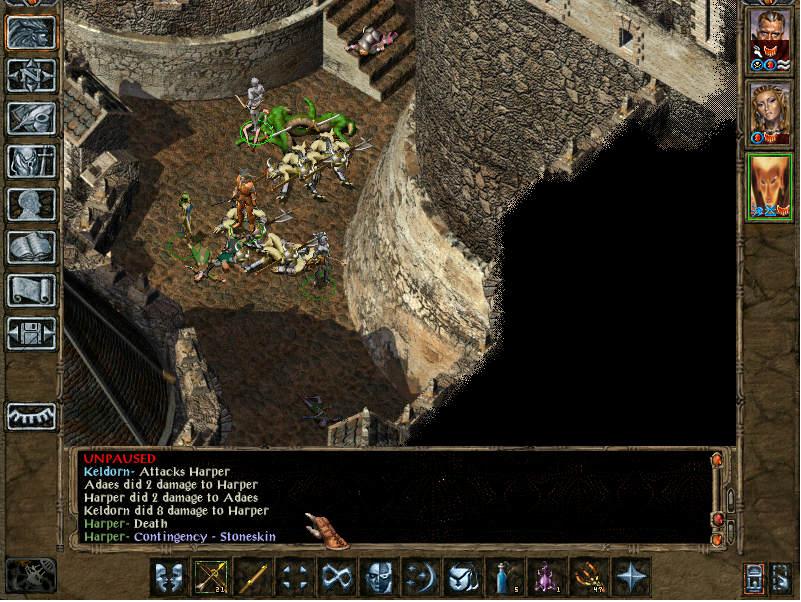Choose the bow and arrow weapon slot
This screenshot has height=602, width=801.
211,577
